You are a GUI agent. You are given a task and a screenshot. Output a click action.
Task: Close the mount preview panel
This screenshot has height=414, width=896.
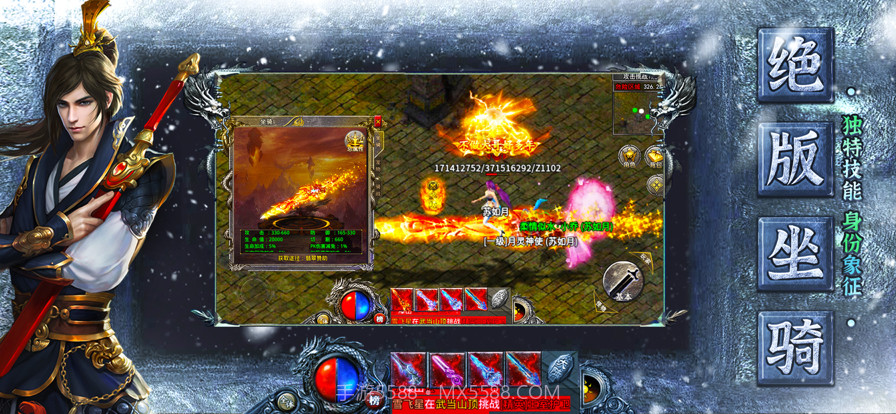click(377, 121)
